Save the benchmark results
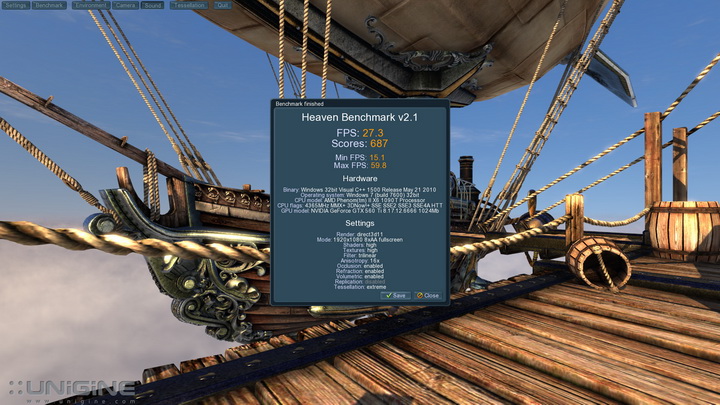Viewport: 720px width, 405px height. 396,295
